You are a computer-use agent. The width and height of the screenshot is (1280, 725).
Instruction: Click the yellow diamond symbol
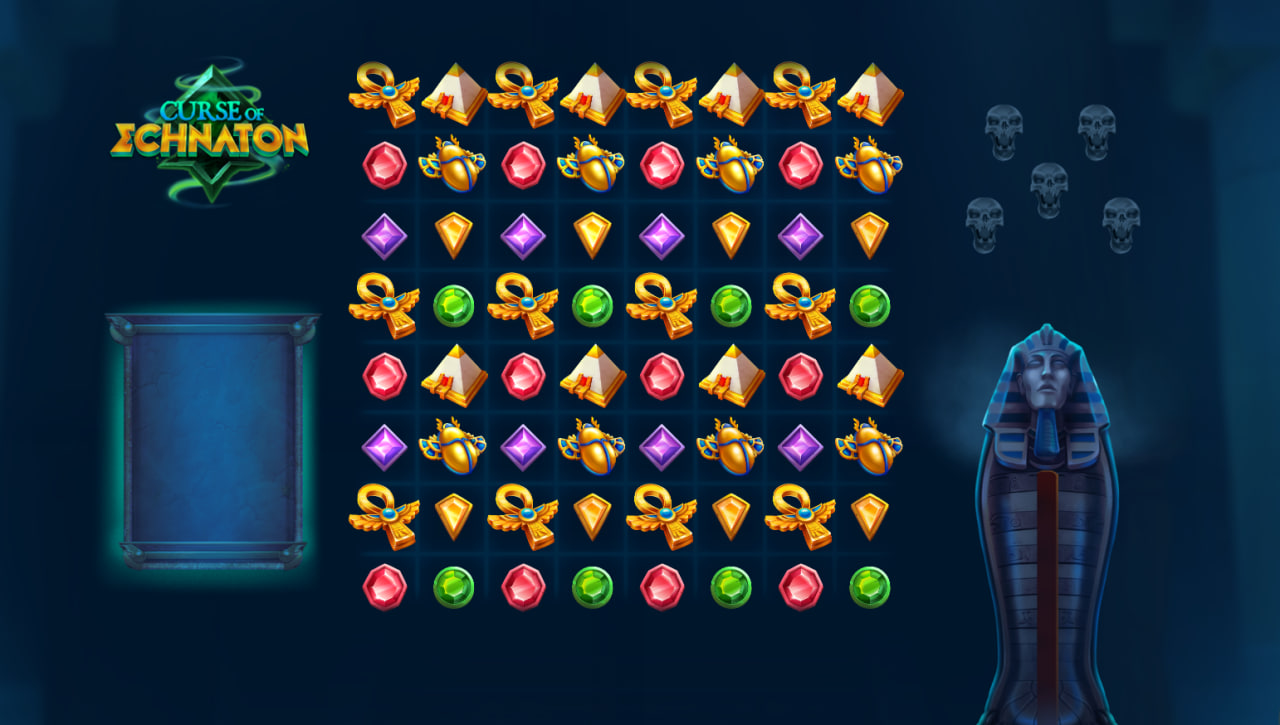click(453, 236)
